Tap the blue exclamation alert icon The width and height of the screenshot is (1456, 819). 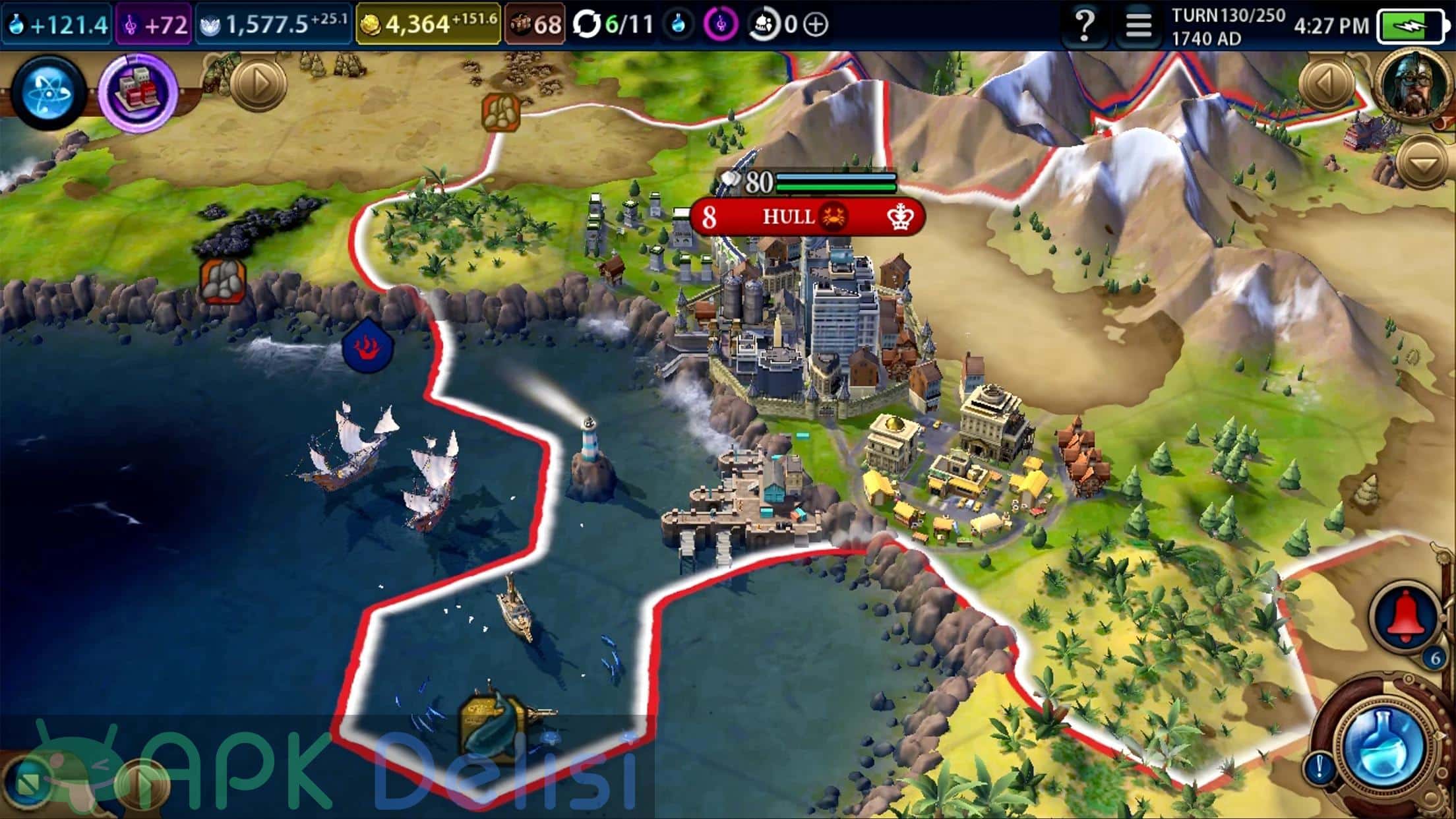(1319, 766)
